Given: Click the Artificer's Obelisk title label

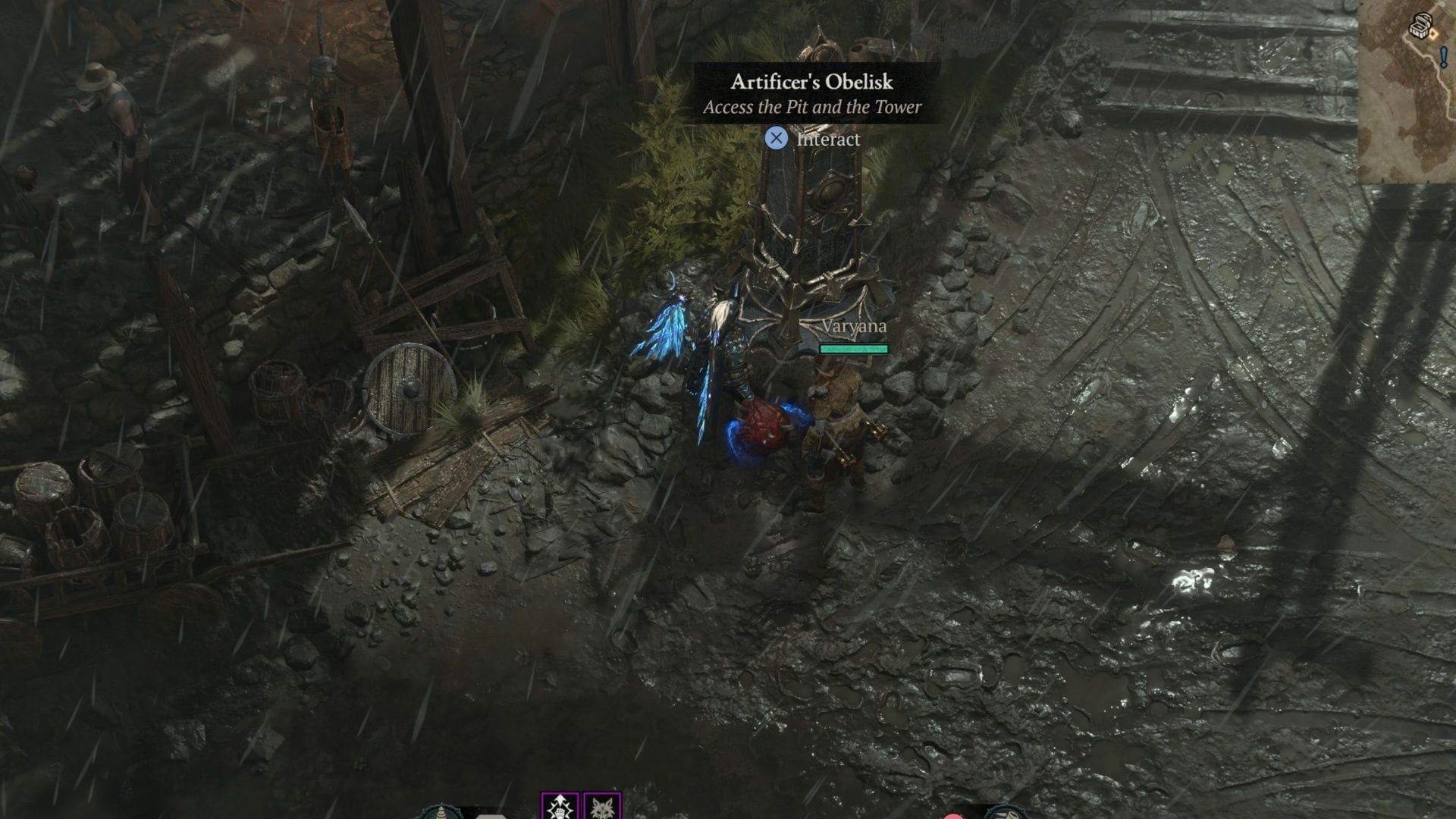Looking at the screenshot, I should point(811,81).
